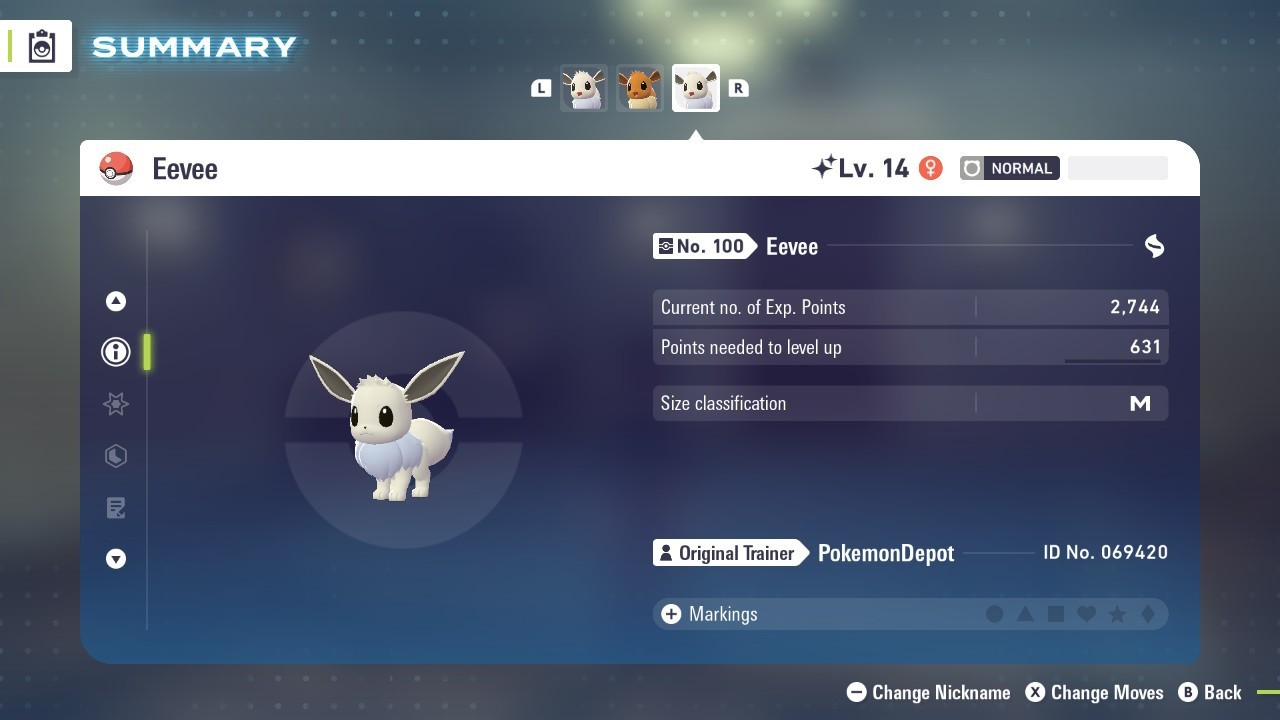Click the down arrow below the sidebar icons
The height and width of the screenshot is (720, 1280).
pos(116,559)
